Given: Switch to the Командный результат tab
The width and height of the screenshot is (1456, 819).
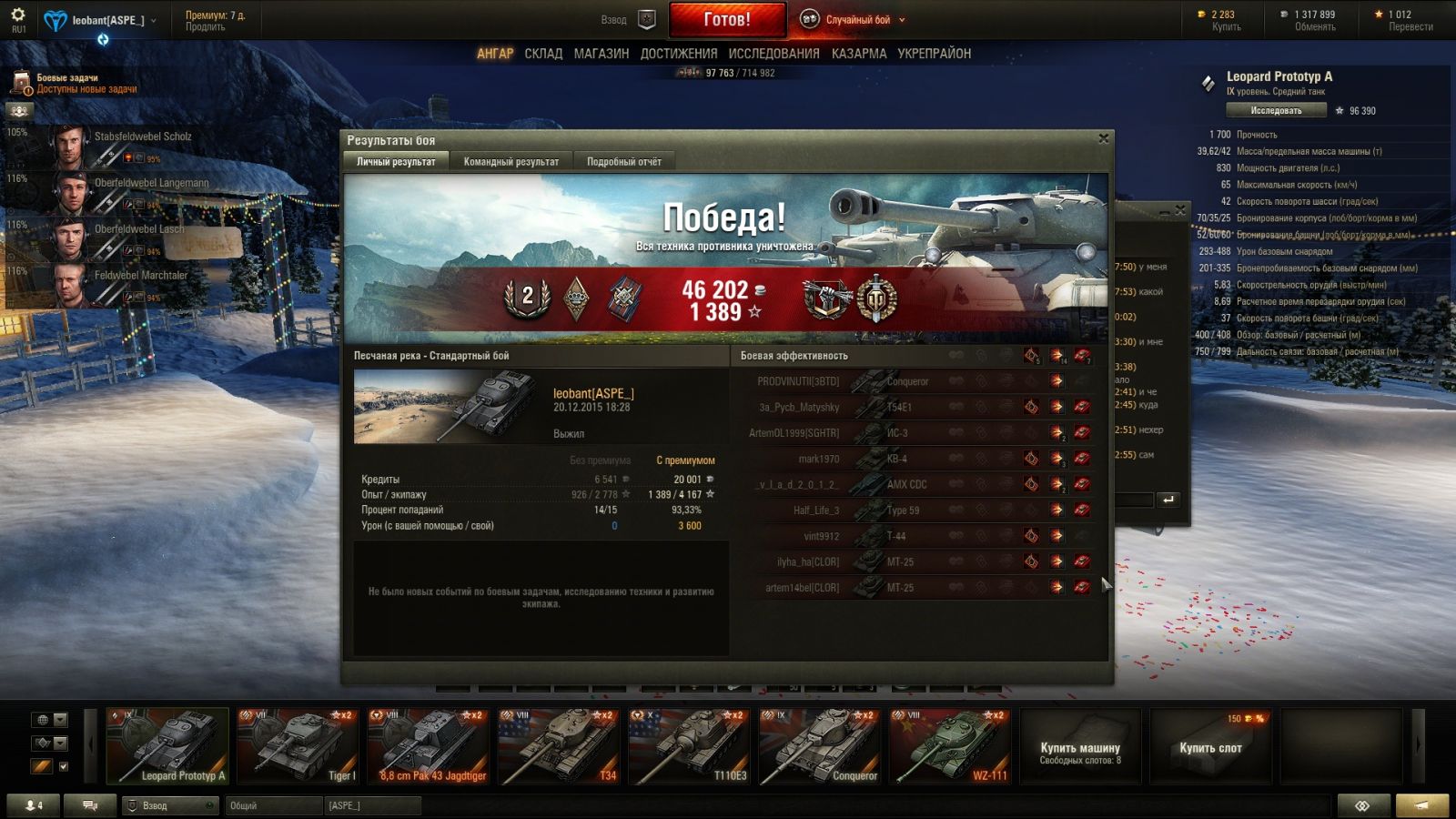Looking at the screenshot, I should tap(511, 162).
